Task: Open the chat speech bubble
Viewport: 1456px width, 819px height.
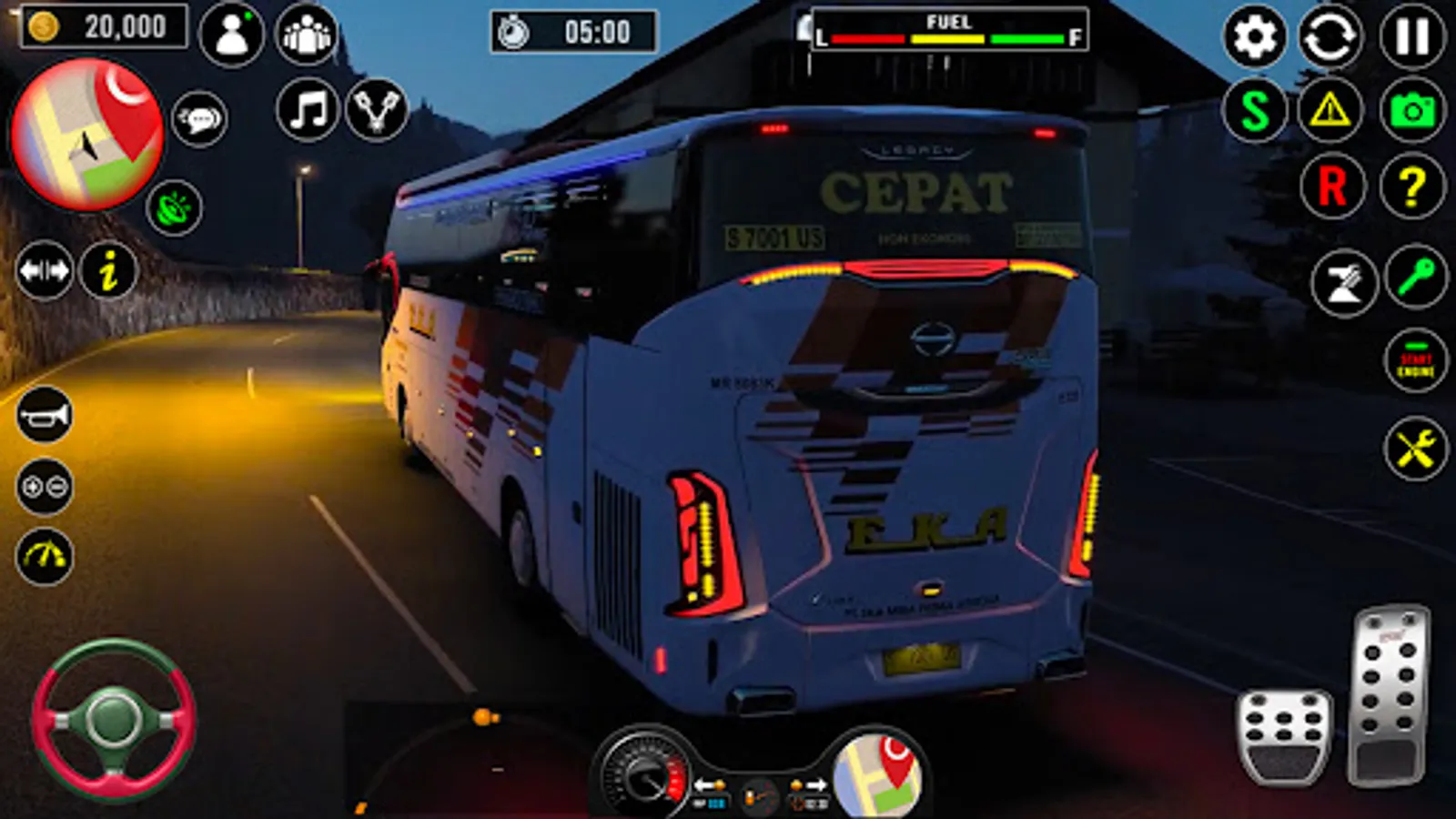Action: point(199,118)
